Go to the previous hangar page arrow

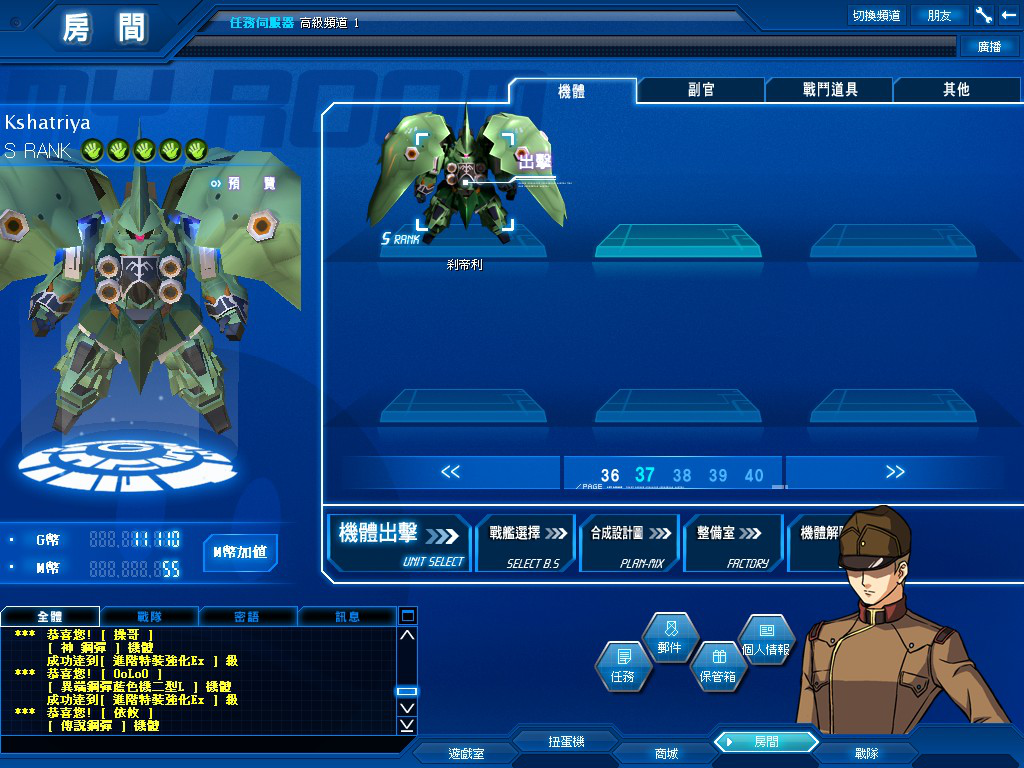(451, 472)
